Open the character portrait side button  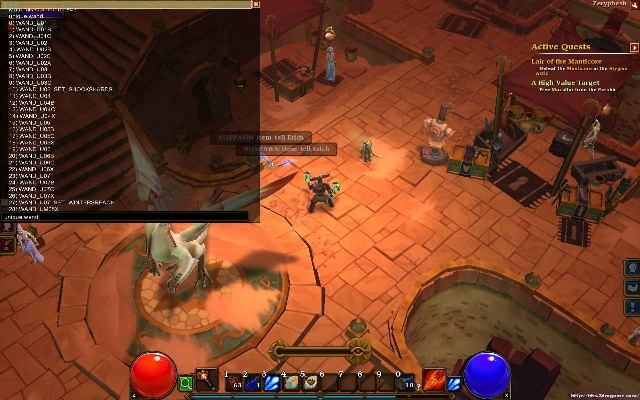(x=632, y=269)
